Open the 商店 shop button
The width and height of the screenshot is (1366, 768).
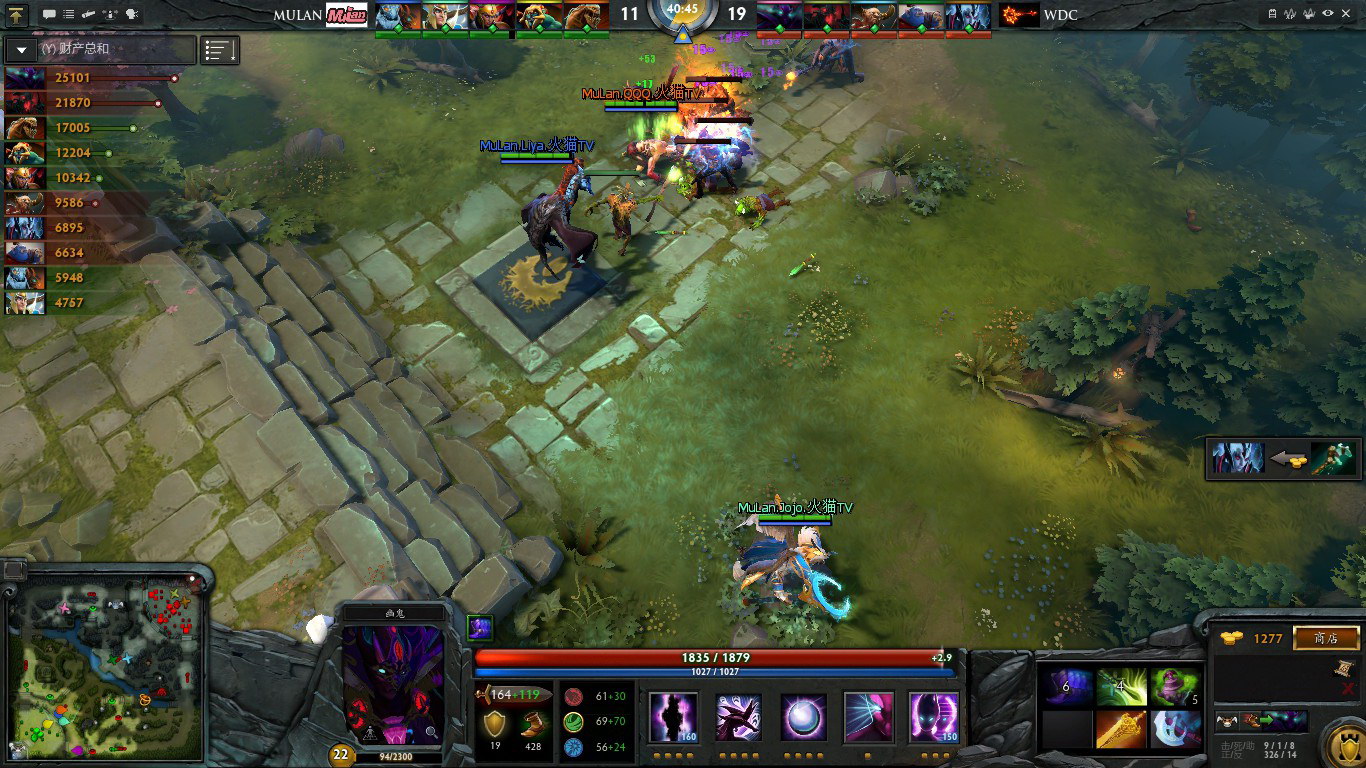pyautogui.click(x=1327, y=638)
